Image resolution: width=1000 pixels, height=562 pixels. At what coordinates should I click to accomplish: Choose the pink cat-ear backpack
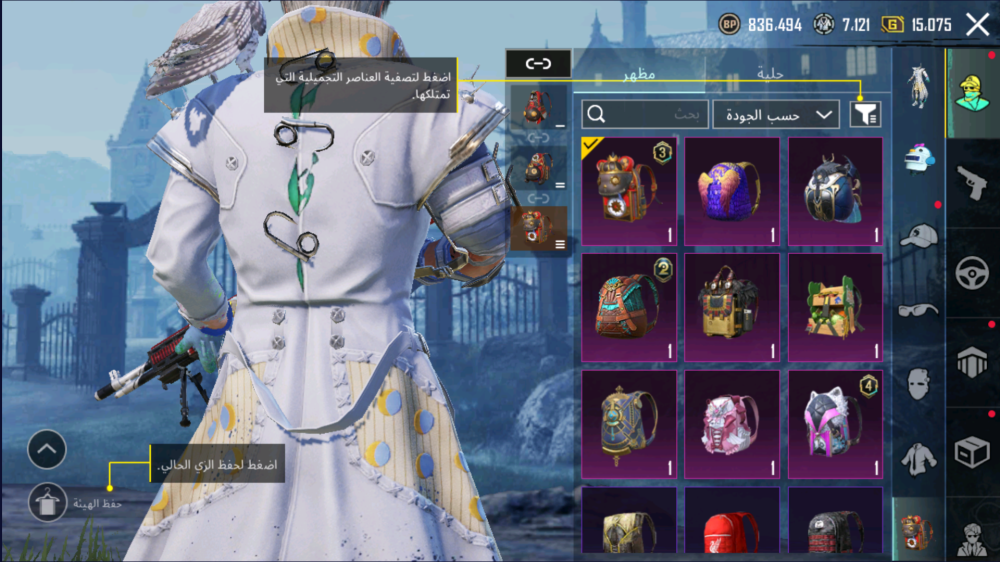[x=835, y=421]
